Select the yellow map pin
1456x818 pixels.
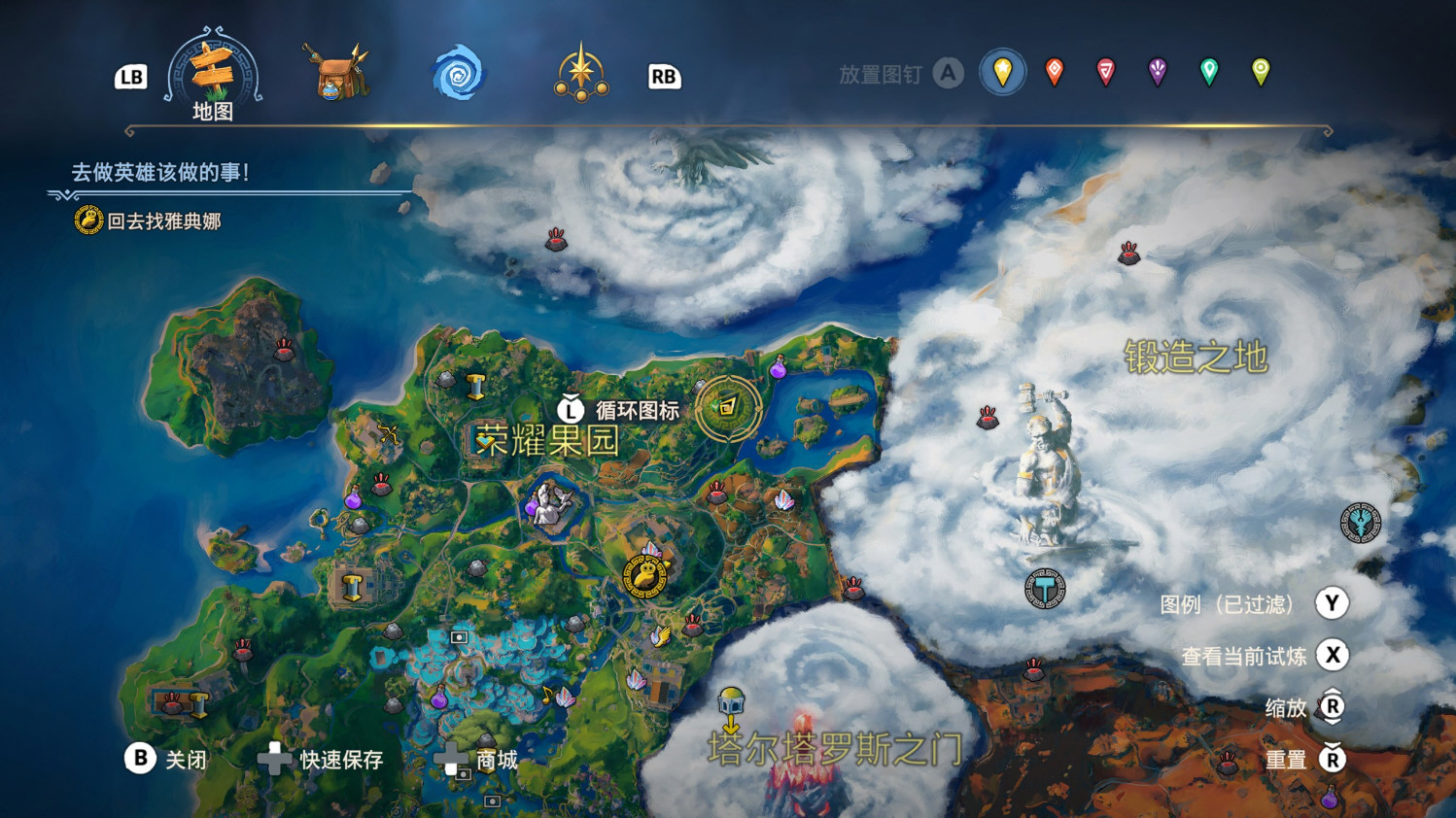1002,72
